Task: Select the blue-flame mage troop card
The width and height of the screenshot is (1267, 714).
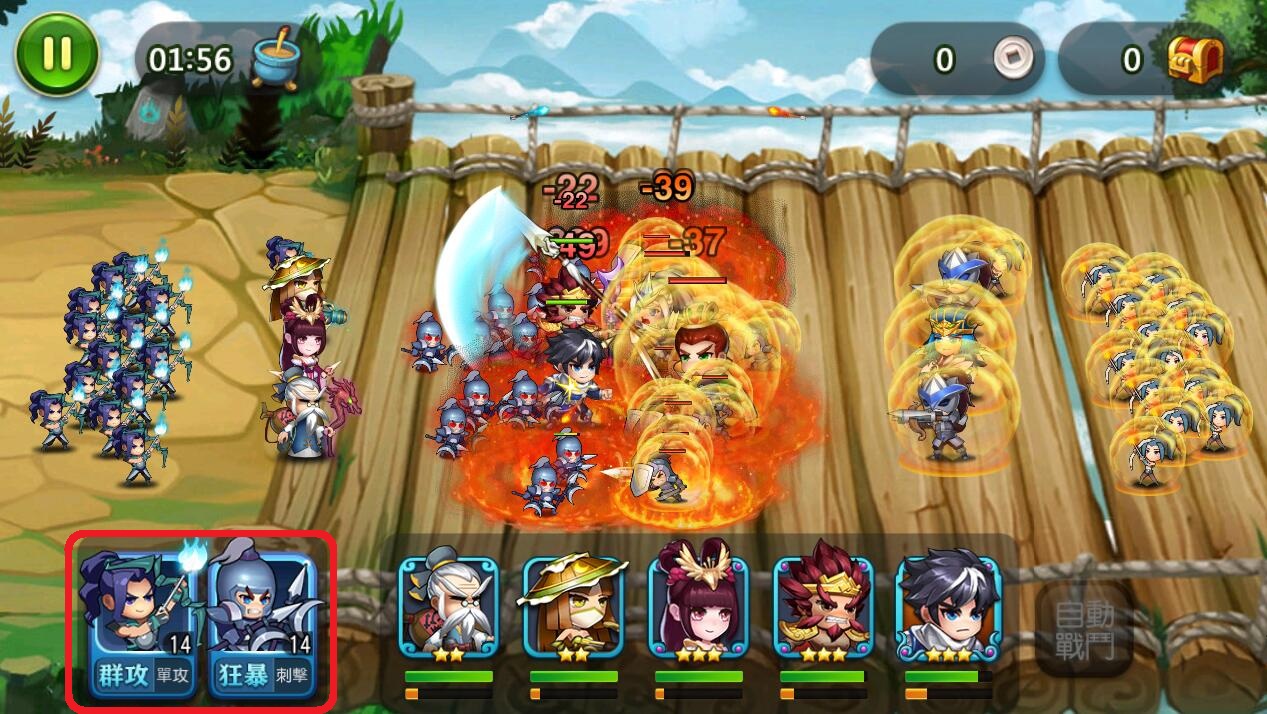Action: [x=139, y=602]
